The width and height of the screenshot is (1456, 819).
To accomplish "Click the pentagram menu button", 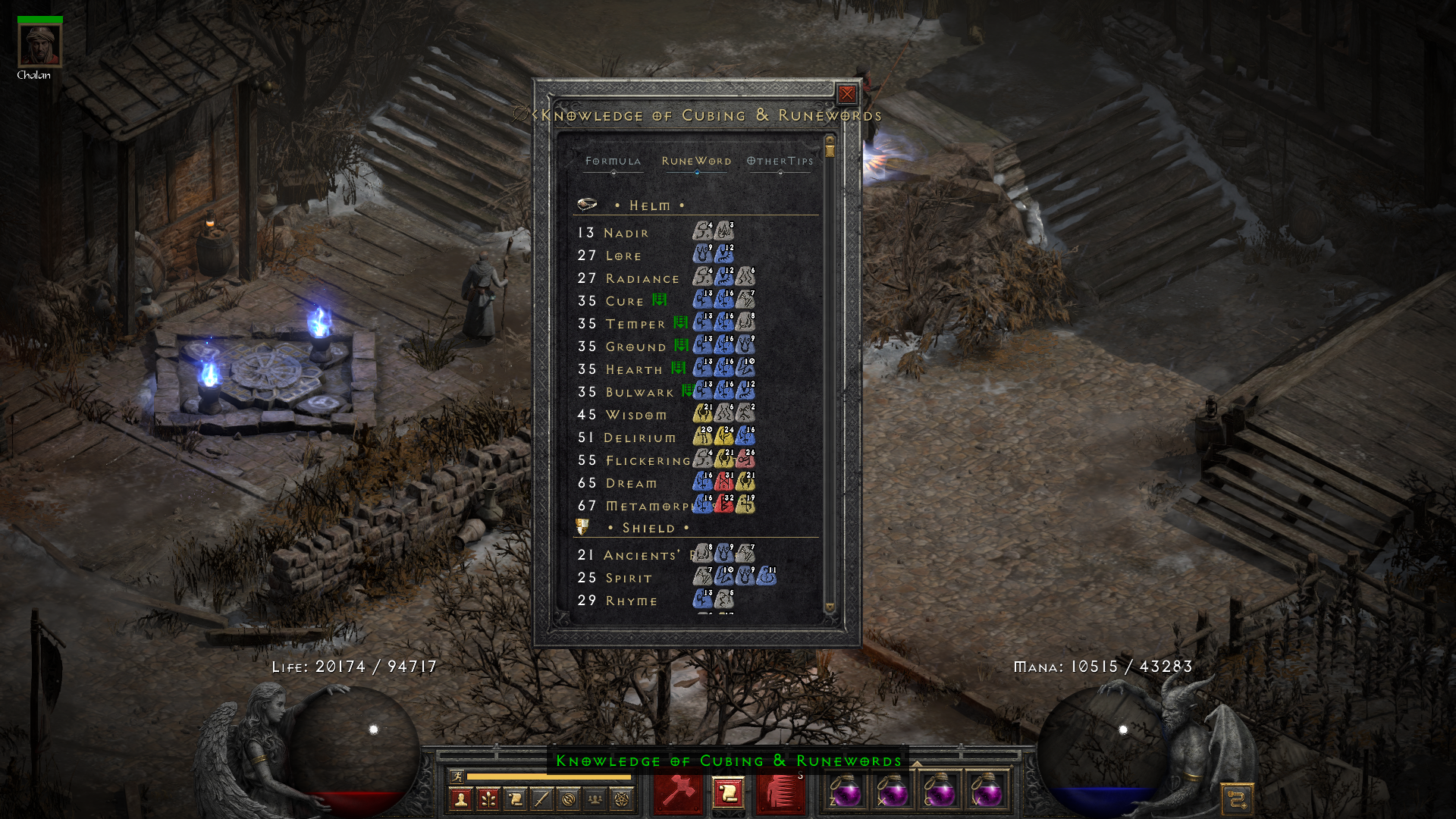I will [622, 799].
